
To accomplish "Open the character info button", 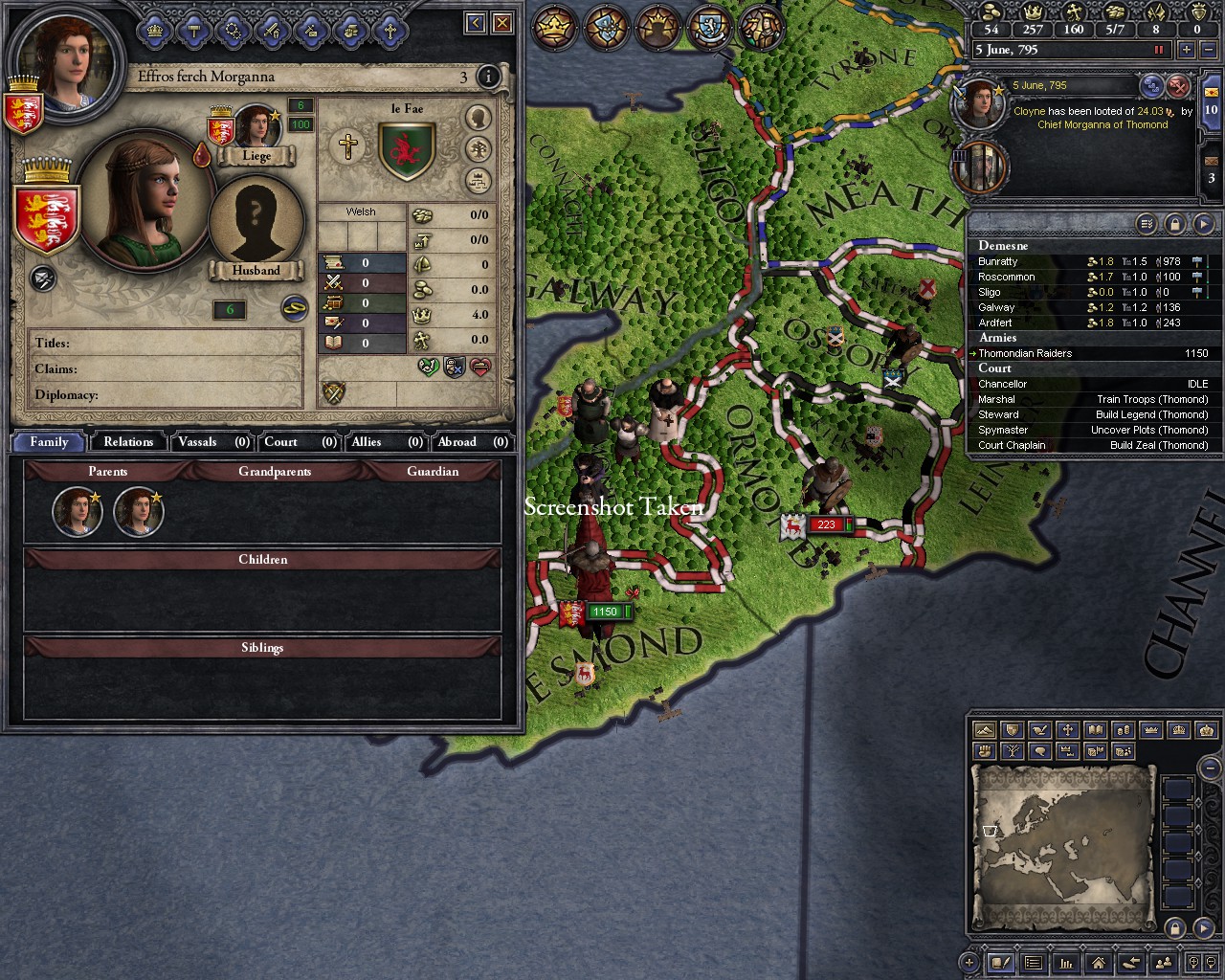I will tap(488, 77).
